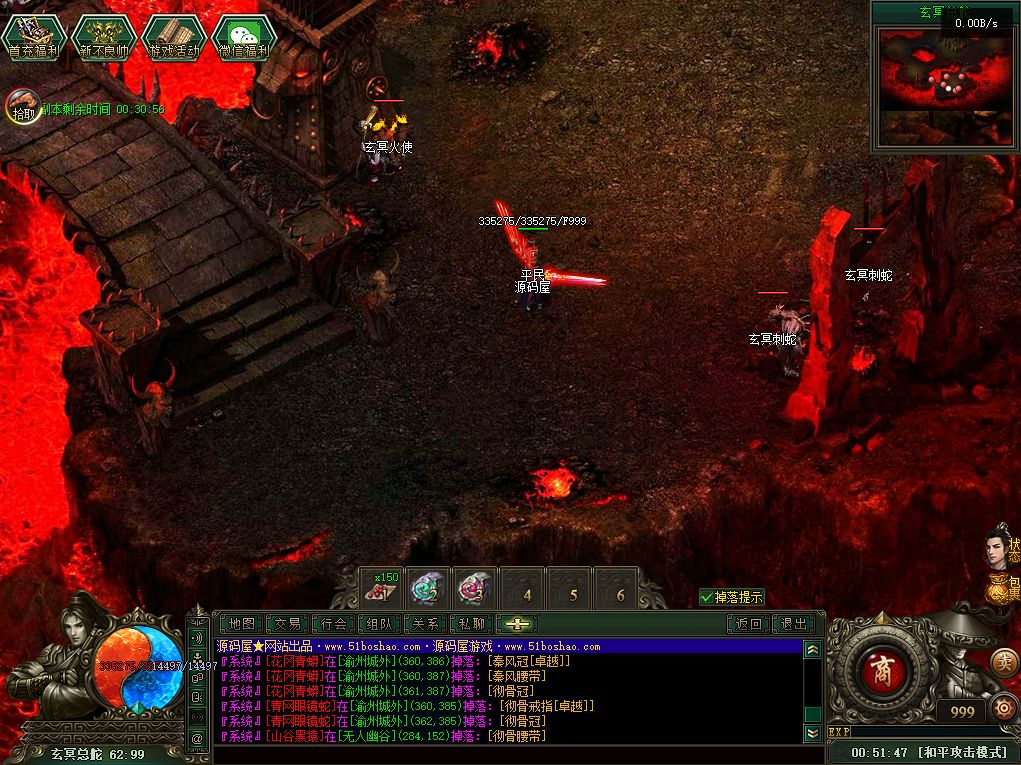Open the 行会 guild button
Screen dimensions: 1021x765
(x=334, y=623)
